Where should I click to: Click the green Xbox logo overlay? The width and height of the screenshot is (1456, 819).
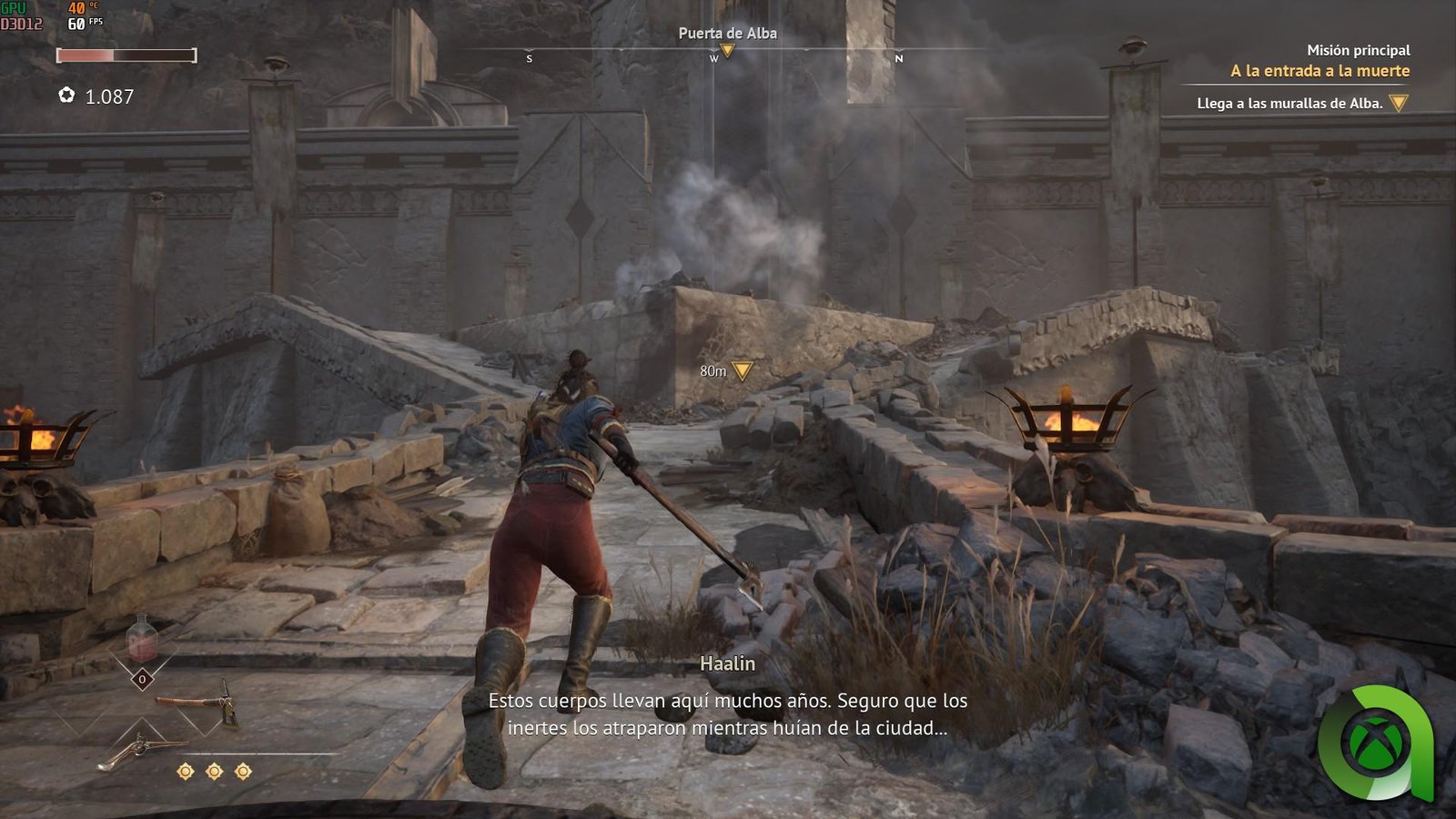click(1375, 743)
